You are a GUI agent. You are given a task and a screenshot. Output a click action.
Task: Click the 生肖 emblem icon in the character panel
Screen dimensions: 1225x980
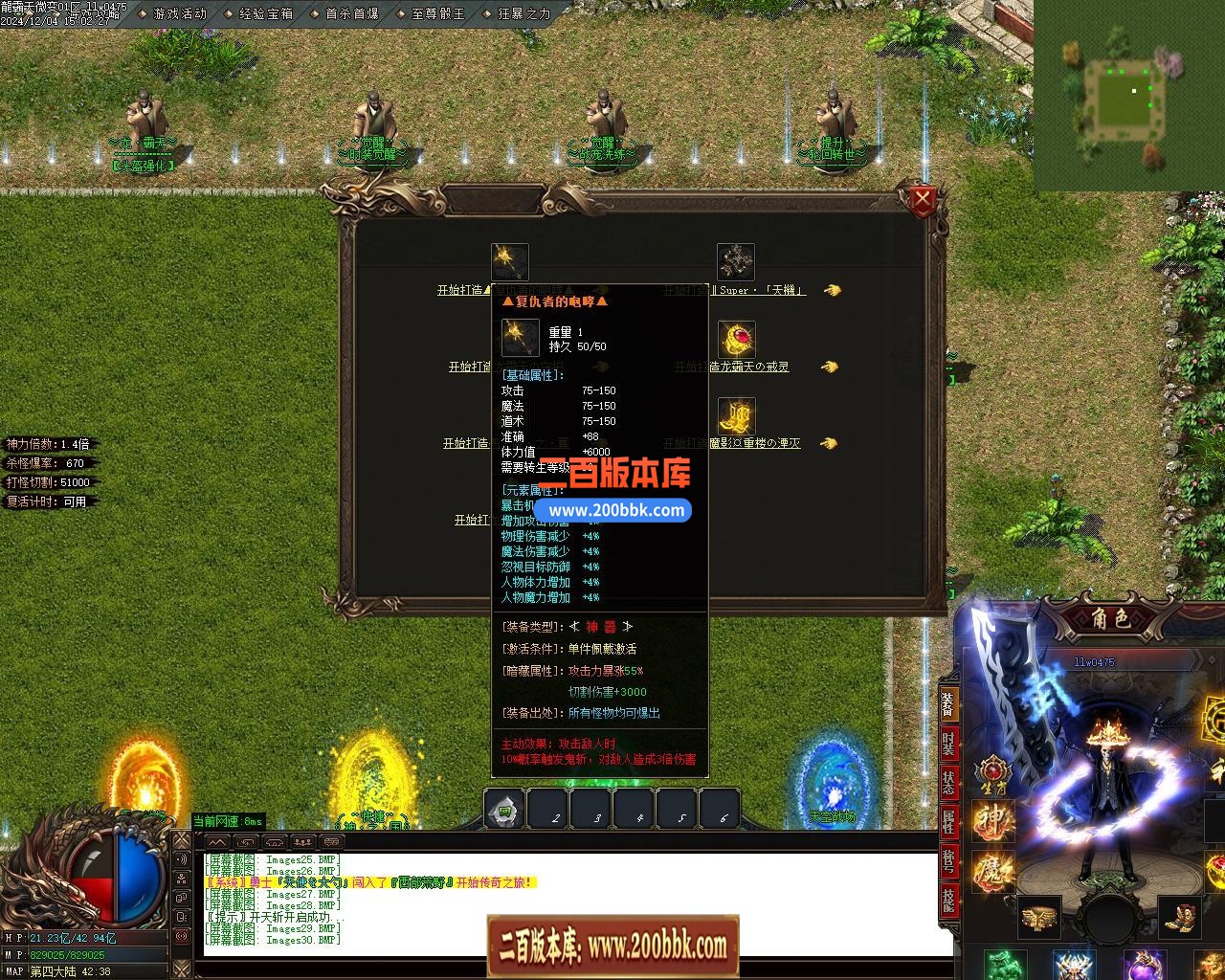coord(993,773)
